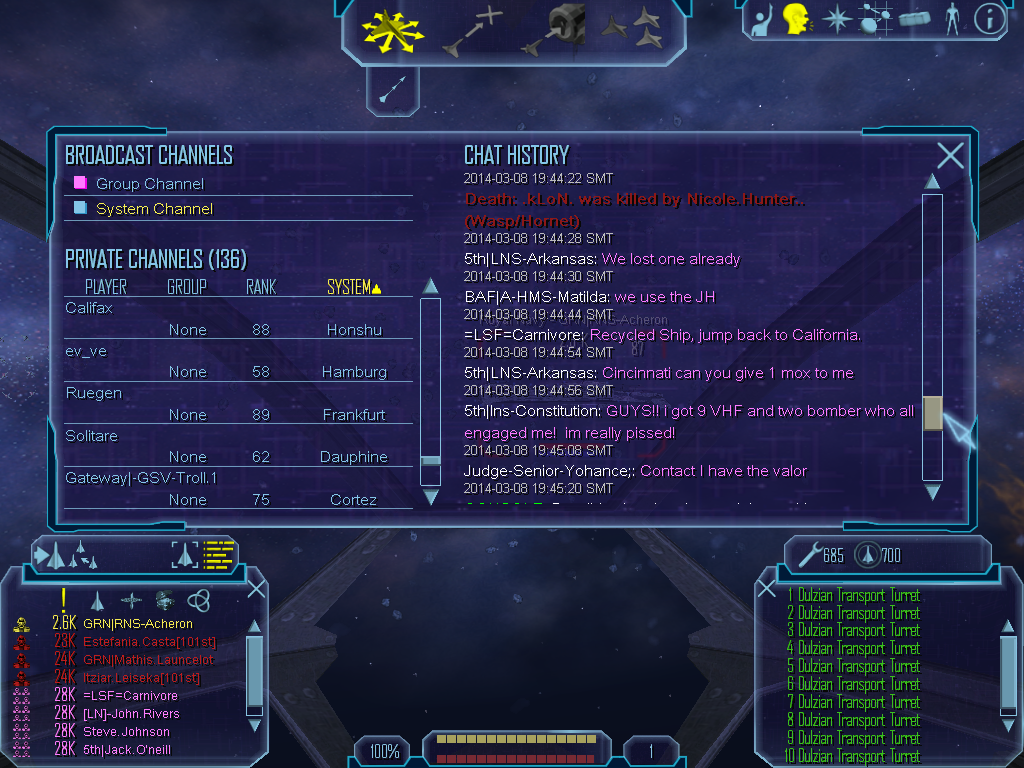Close the contact list panel
The width and height of the screenshot is (1024, 768).
click(x=256, y=589)
